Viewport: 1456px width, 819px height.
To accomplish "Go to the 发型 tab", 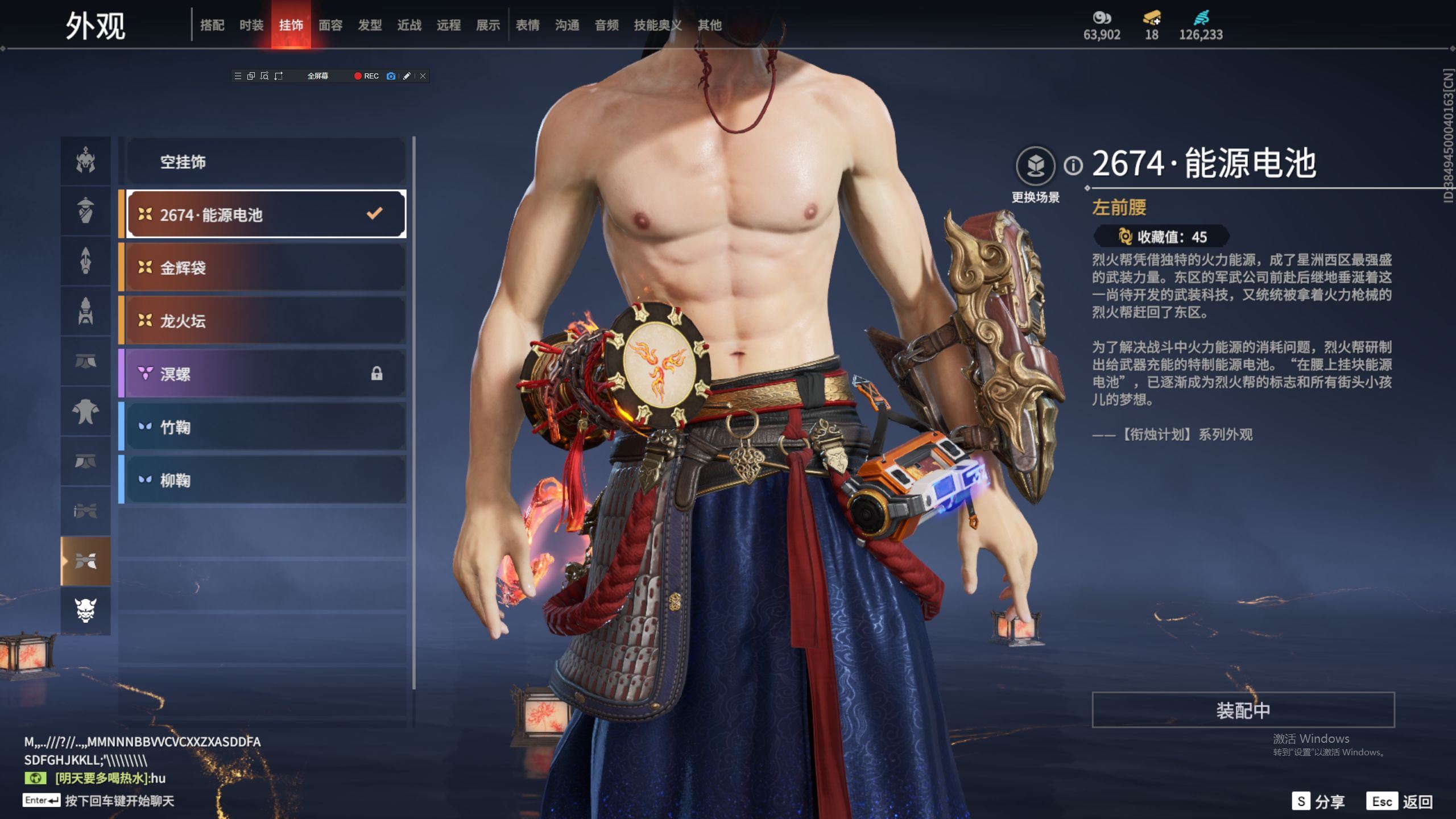I will pyautogui.click(x=370, y=25).
